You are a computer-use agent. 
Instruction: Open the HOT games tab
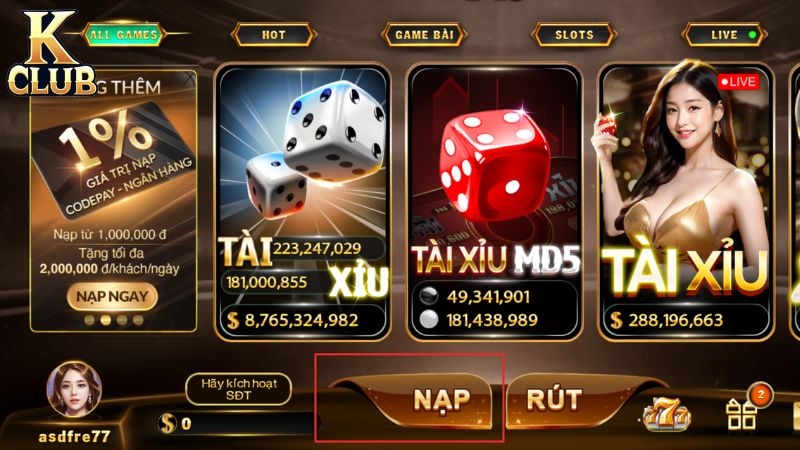(x=273, y=34)
